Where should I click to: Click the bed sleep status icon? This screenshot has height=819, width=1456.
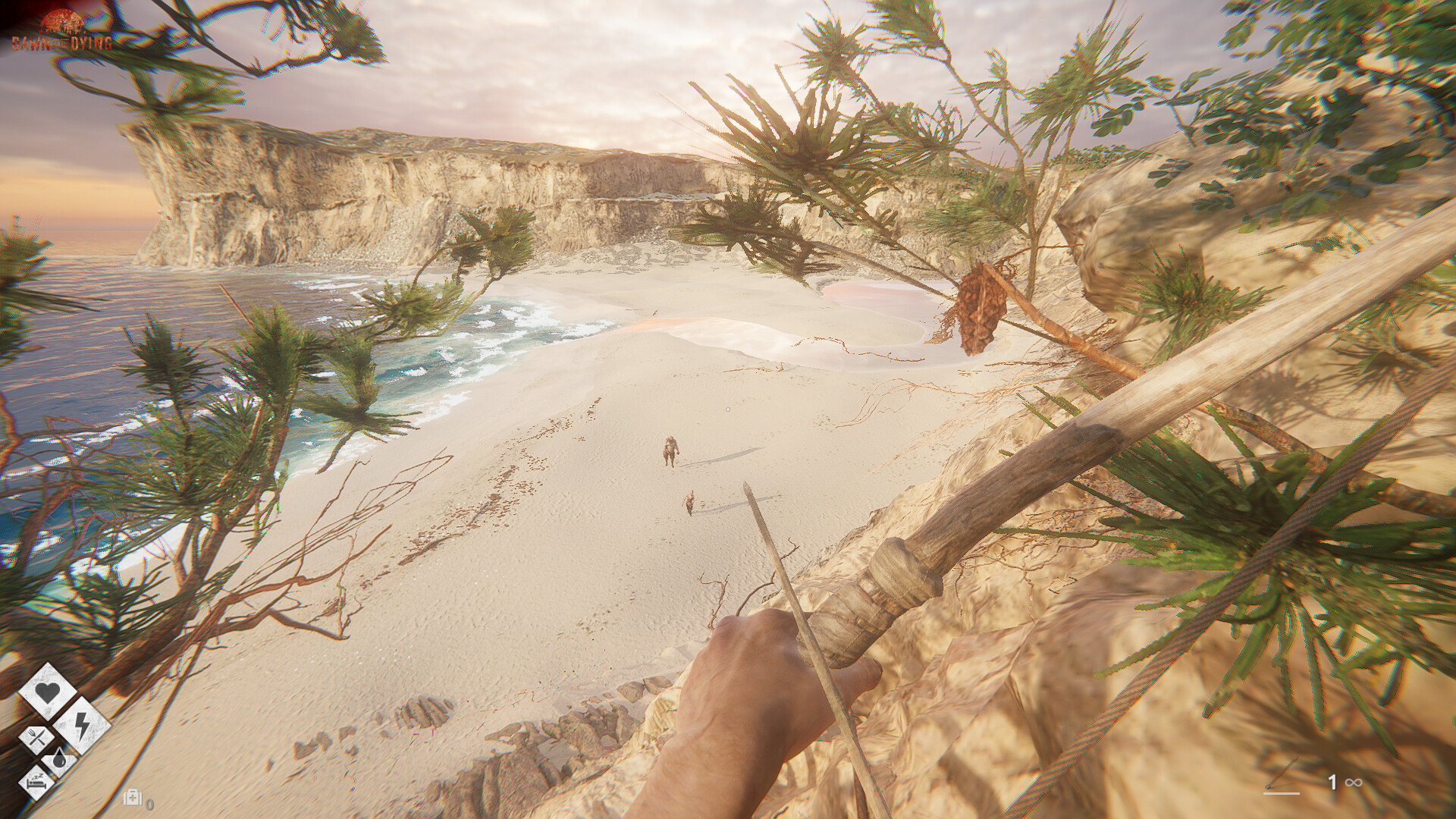[36, 783]
